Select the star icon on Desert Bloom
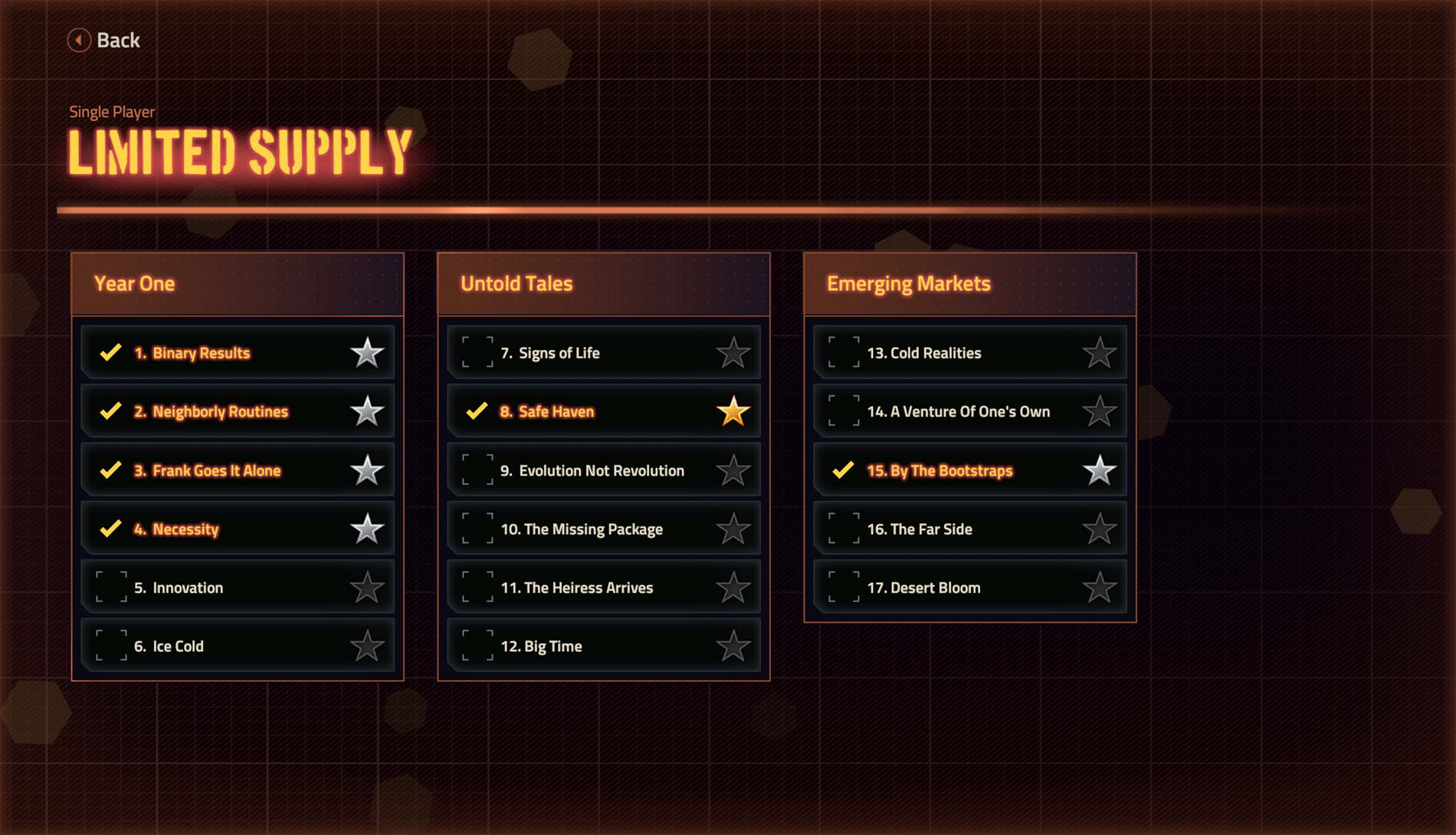The image size is (1456, 835). click(1100, 588)
